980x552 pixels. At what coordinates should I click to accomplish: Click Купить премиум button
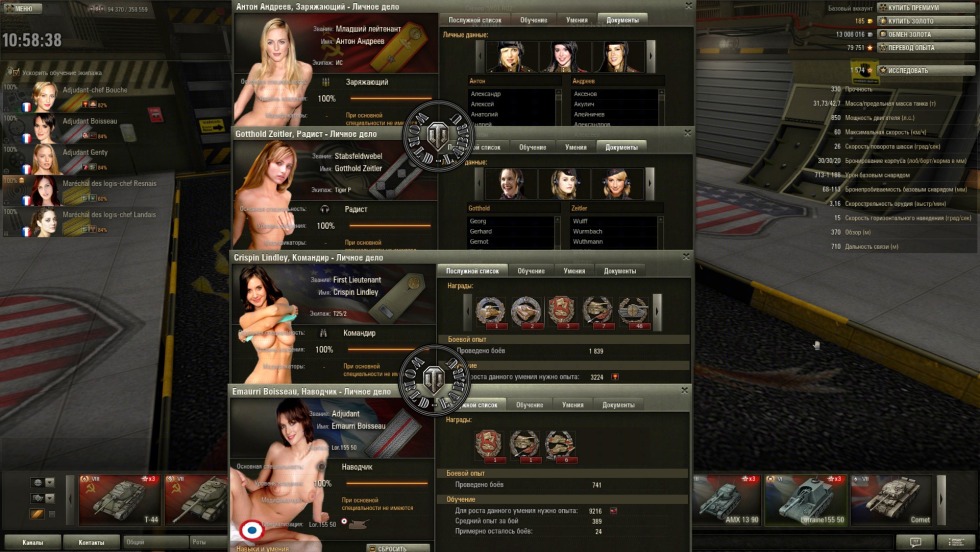pyautogui.click(x=908, y=7)
